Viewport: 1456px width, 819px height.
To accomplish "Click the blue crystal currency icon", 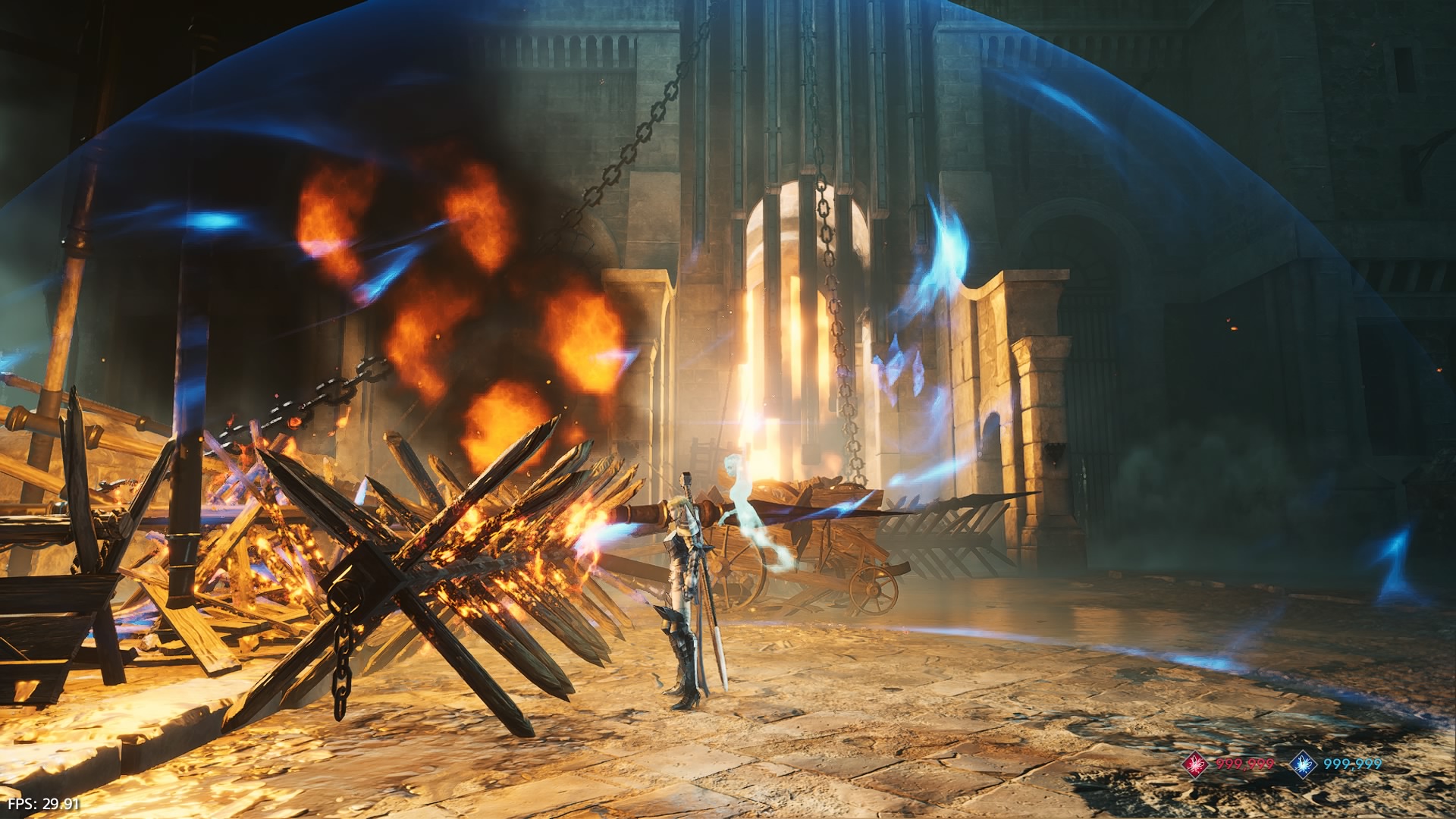I will click(1304, 764).
